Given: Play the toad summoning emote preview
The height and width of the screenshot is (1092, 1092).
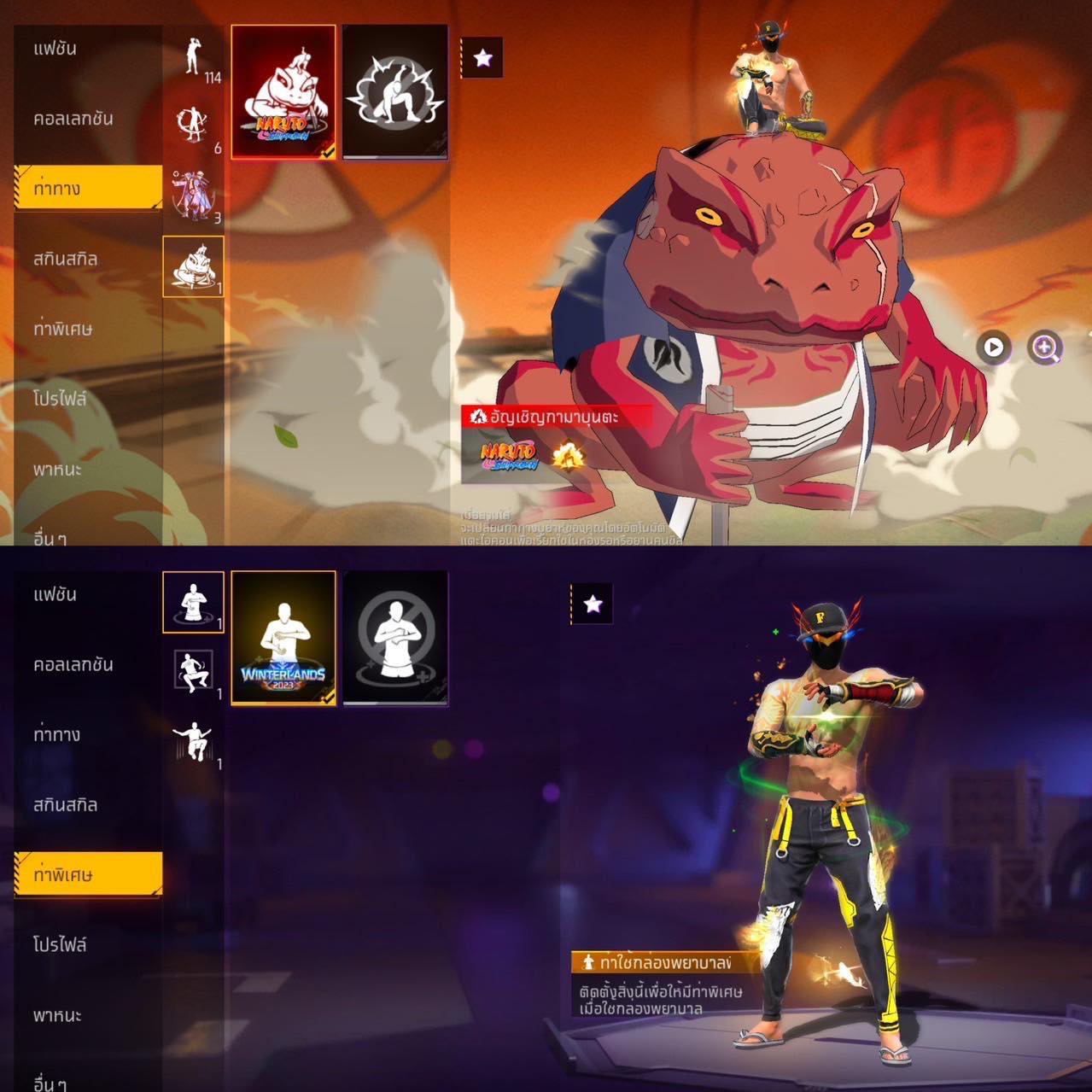Looking at the screenshot, I should 994,347.
